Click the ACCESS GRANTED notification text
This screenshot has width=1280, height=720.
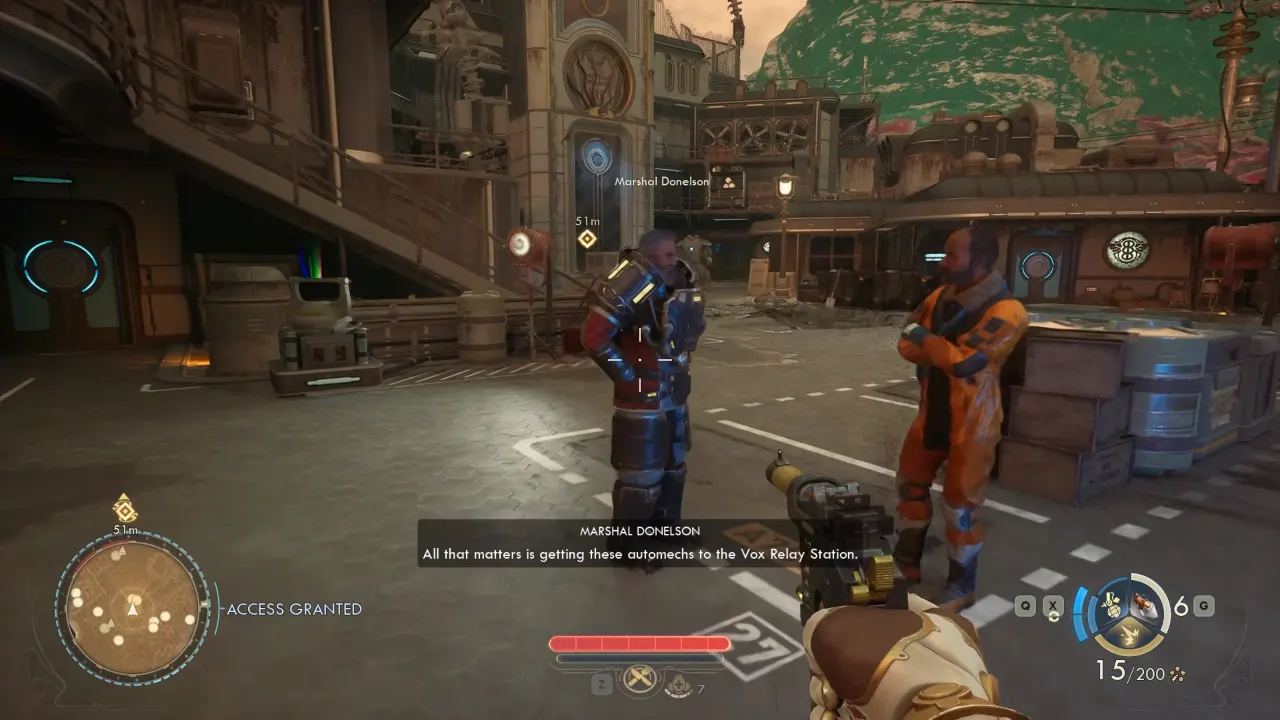294,608
